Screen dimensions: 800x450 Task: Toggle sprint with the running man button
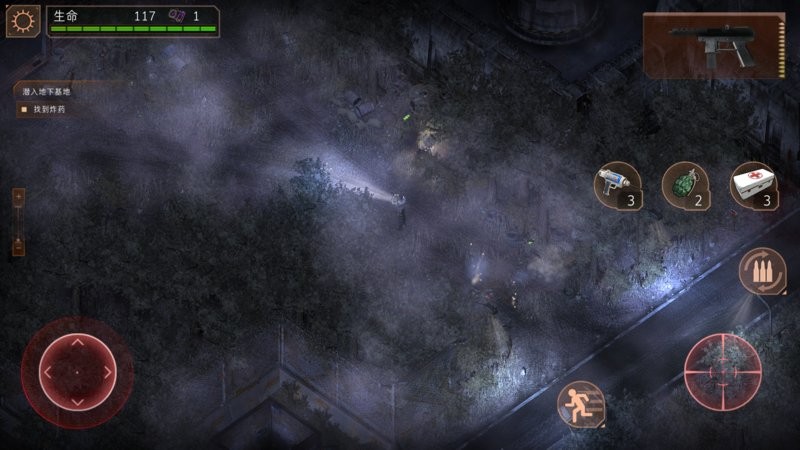pos(580,405)
